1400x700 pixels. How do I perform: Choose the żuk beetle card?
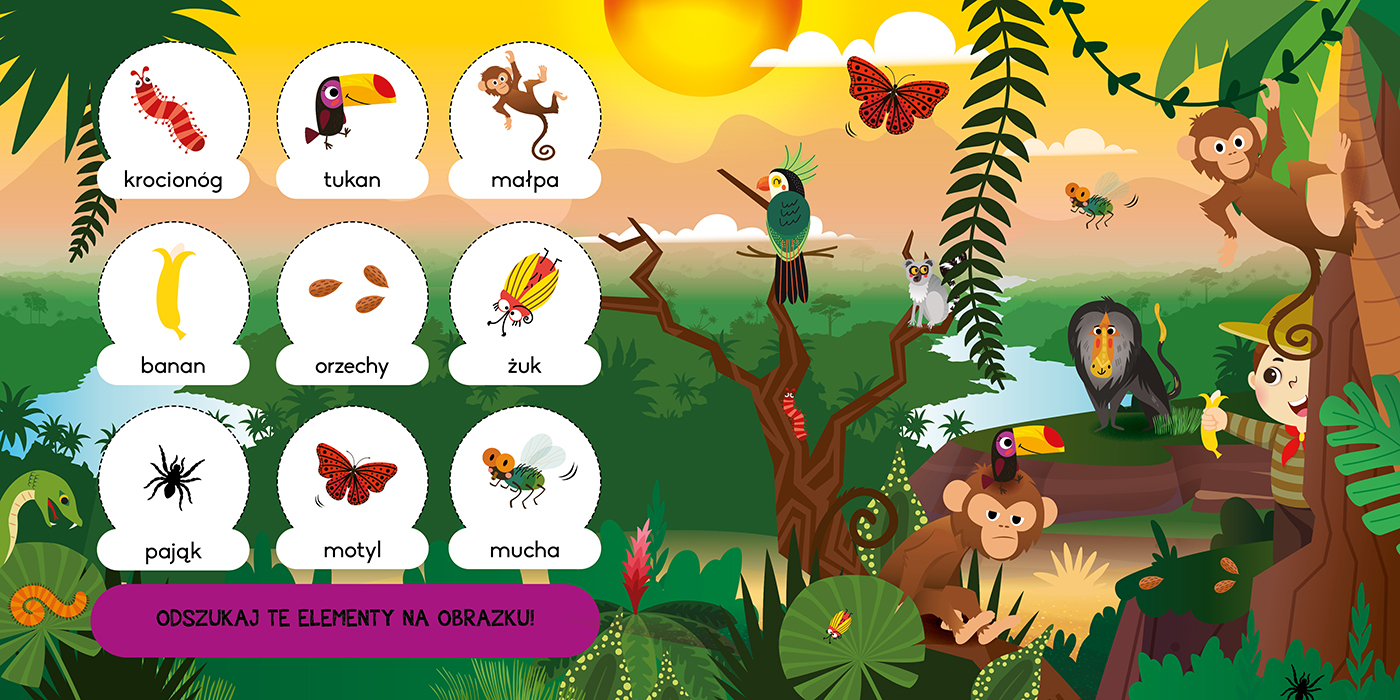(x=524, y=303)
